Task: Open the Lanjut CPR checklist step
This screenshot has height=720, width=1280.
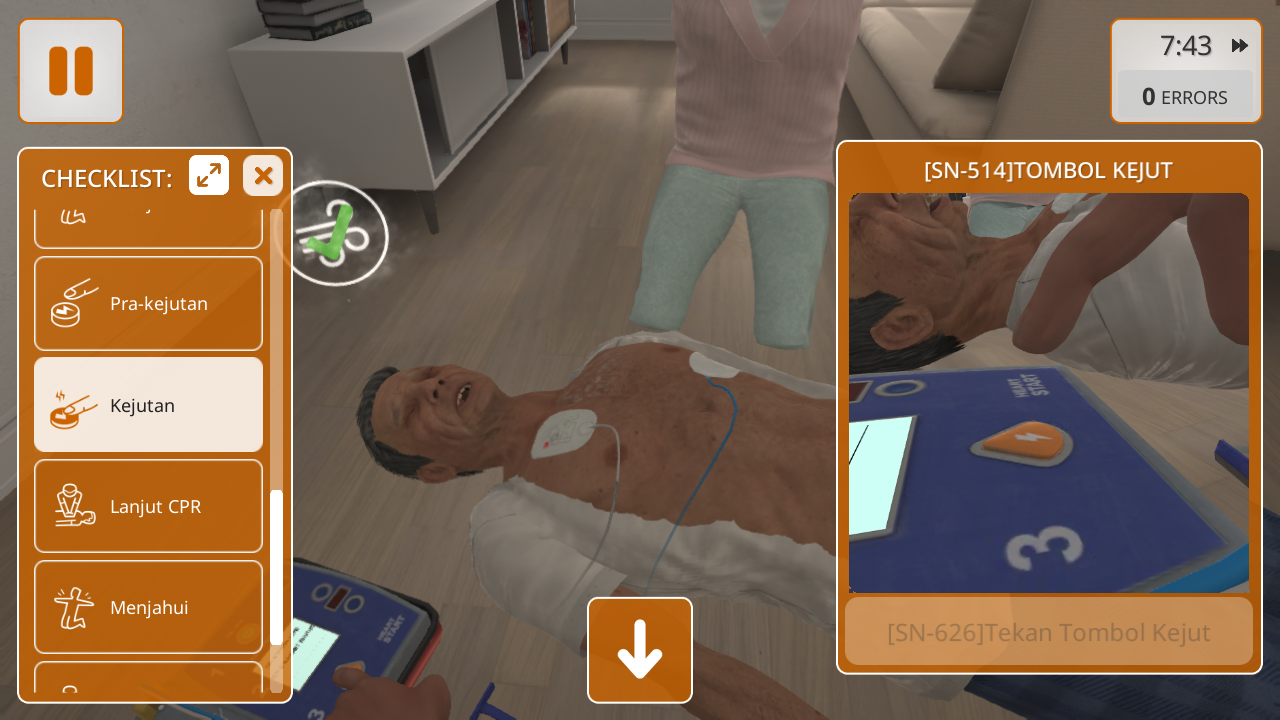Action: point(149,506)
